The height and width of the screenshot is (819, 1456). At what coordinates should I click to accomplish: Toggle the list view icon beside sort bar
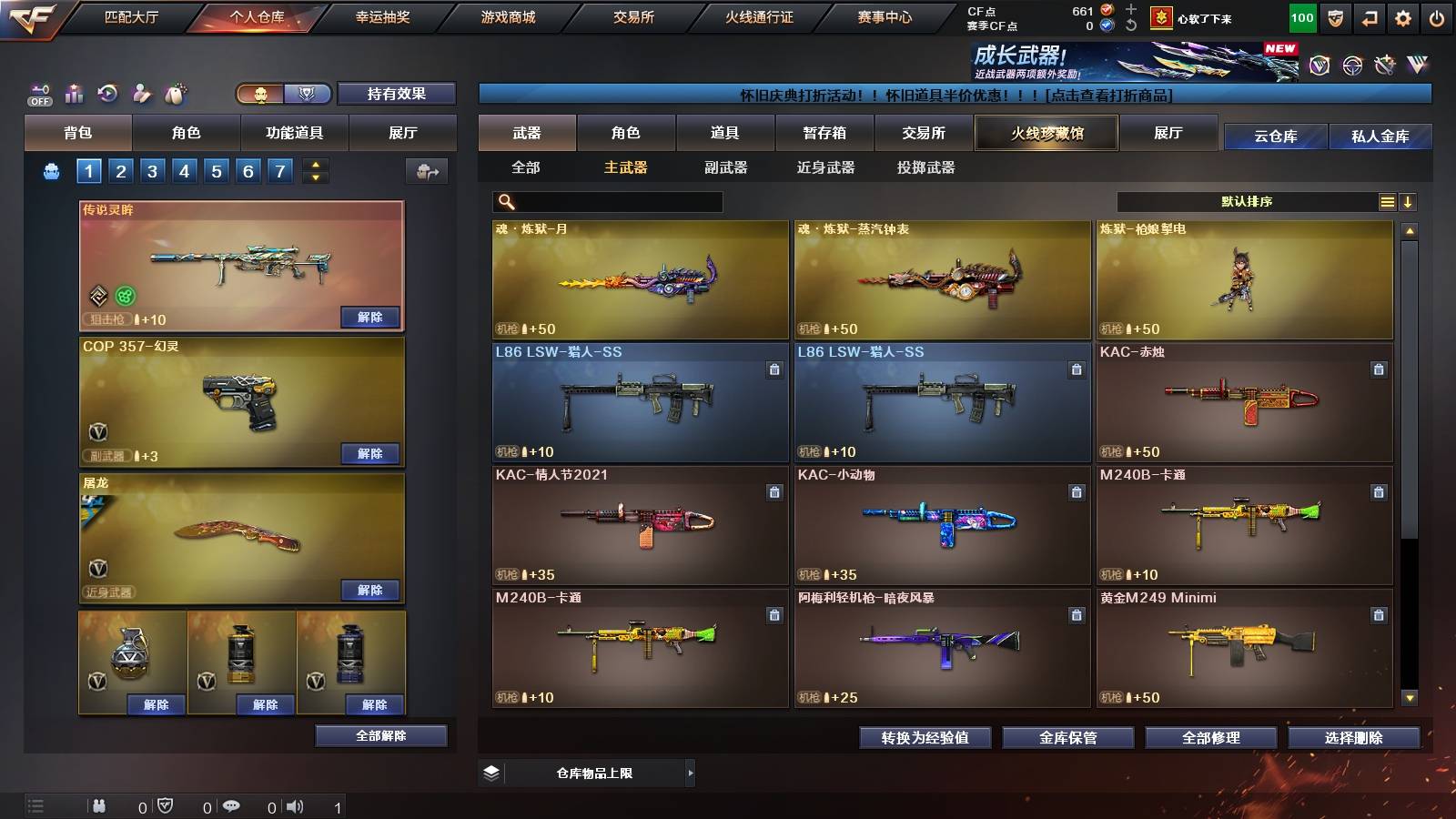pyautogui.click(x=1387, y=200)
